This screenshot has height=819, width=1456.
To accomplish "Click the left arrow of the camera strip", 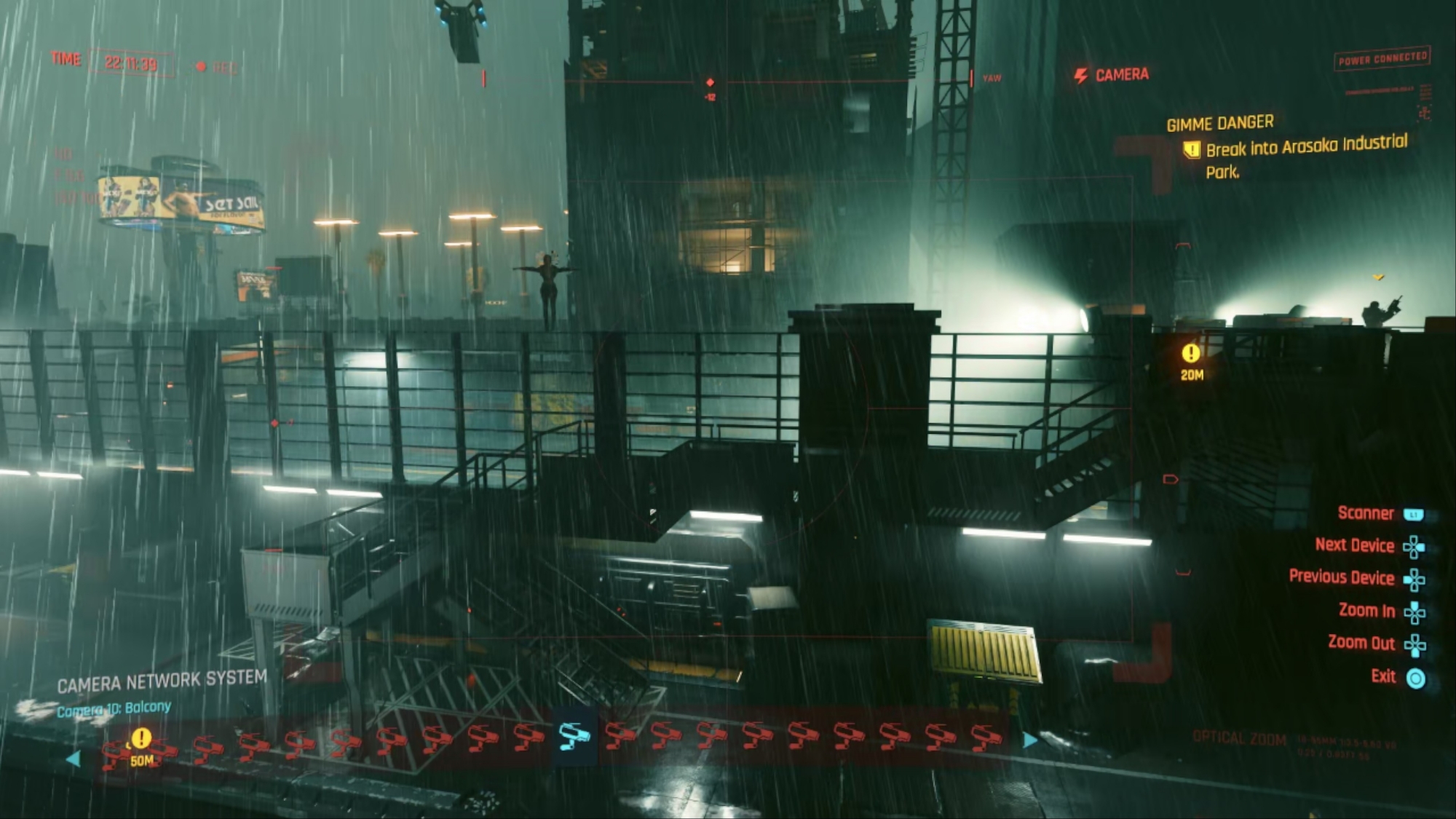I will (x=74, y=759).
